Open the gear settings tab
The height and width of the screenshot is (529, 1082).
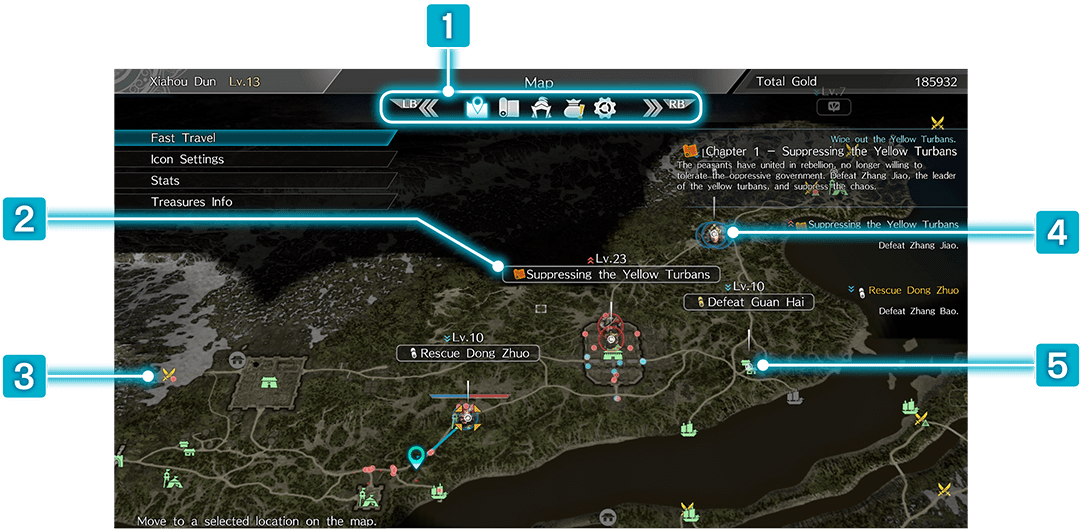click(605, 107)
